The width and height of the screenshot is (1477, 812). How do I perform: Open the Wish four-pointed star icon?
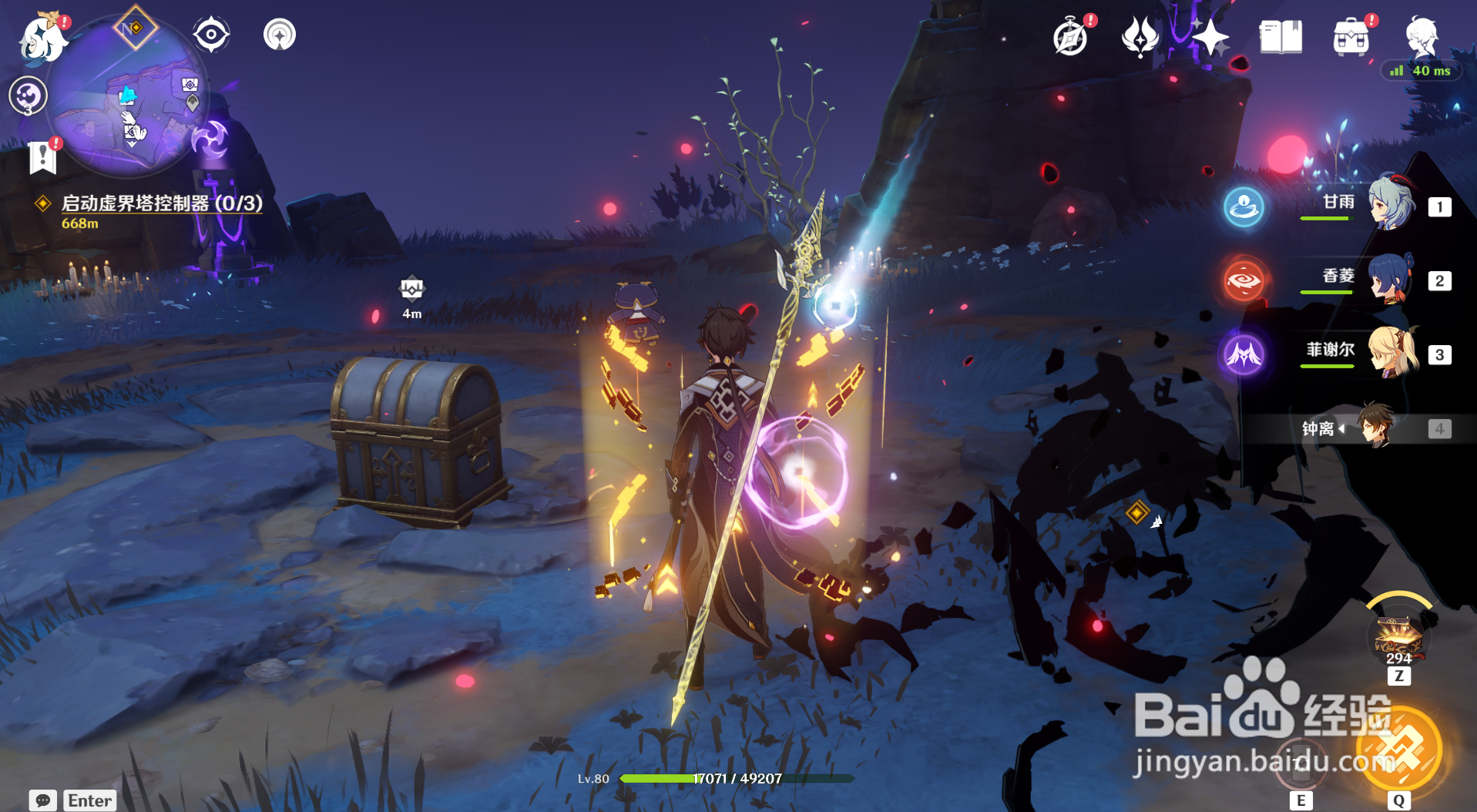point(1210,37)
